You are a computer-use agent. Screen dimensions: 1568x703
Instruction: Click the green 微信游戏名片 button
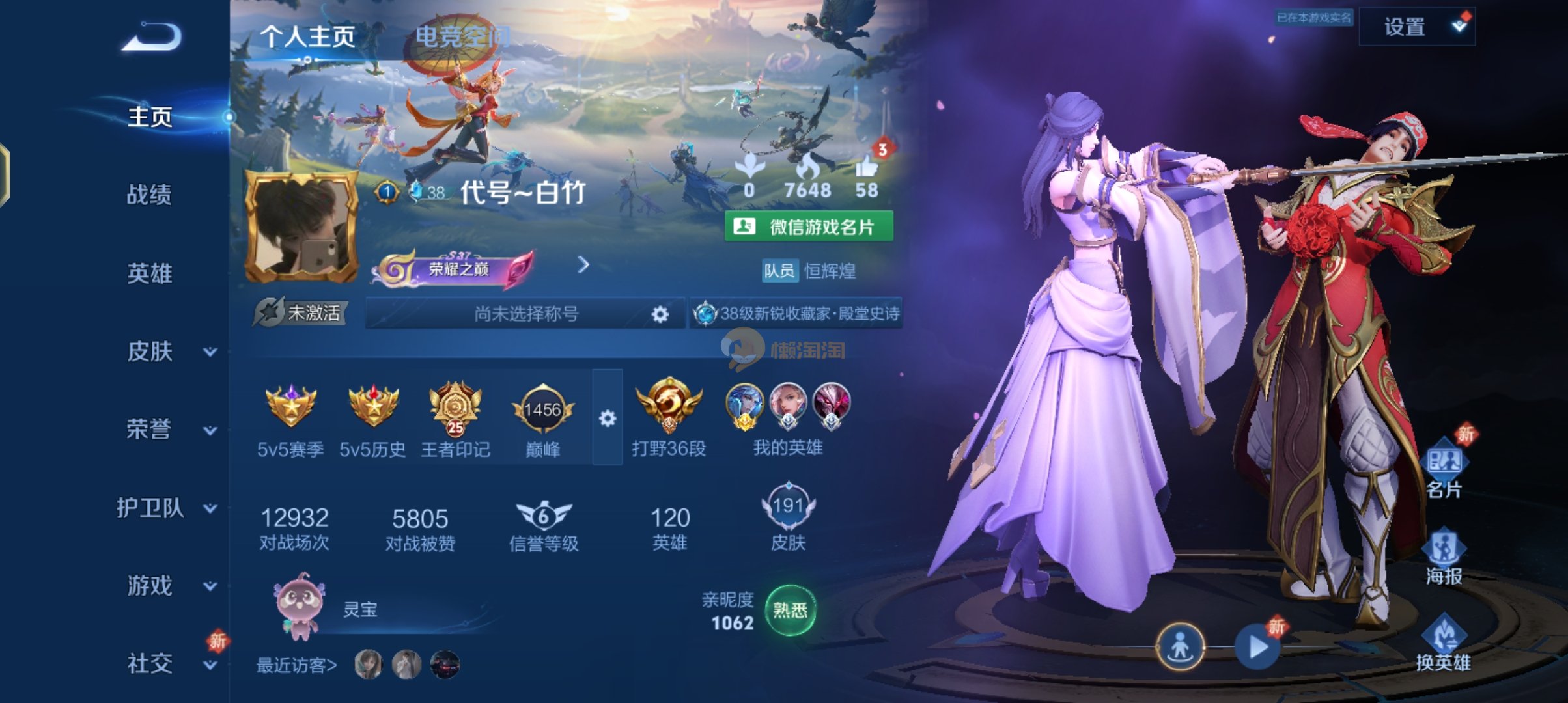point(809,227)
